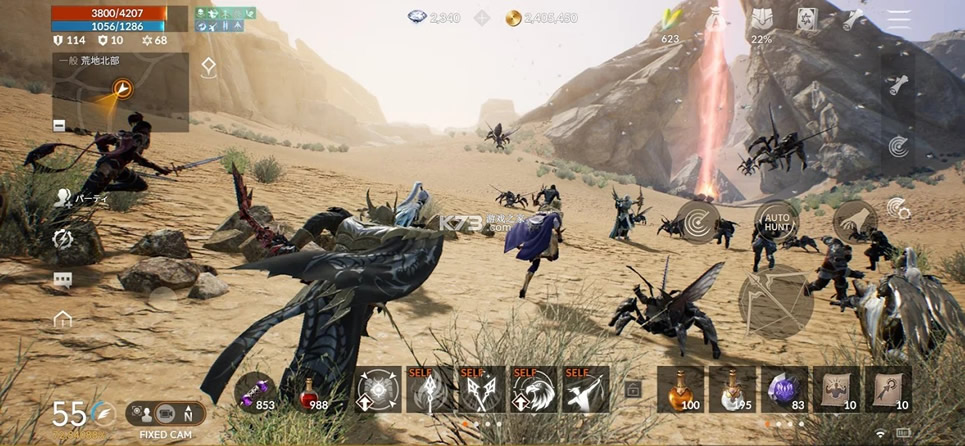
Task: Open the star card book icon
Action: [807, 18]
